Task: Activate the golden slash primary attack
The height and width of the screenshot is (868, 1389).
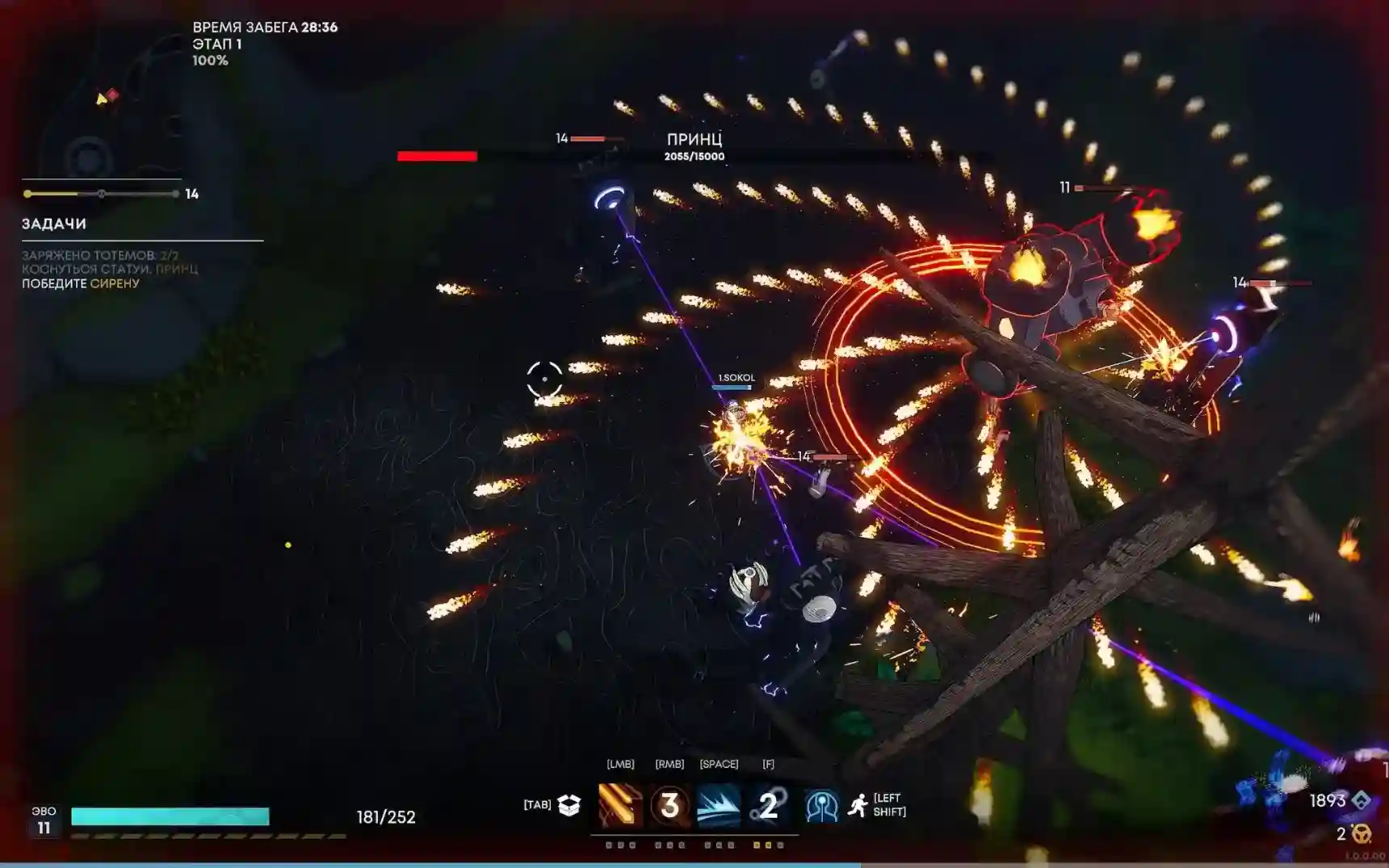Action: tap(620, 805)
